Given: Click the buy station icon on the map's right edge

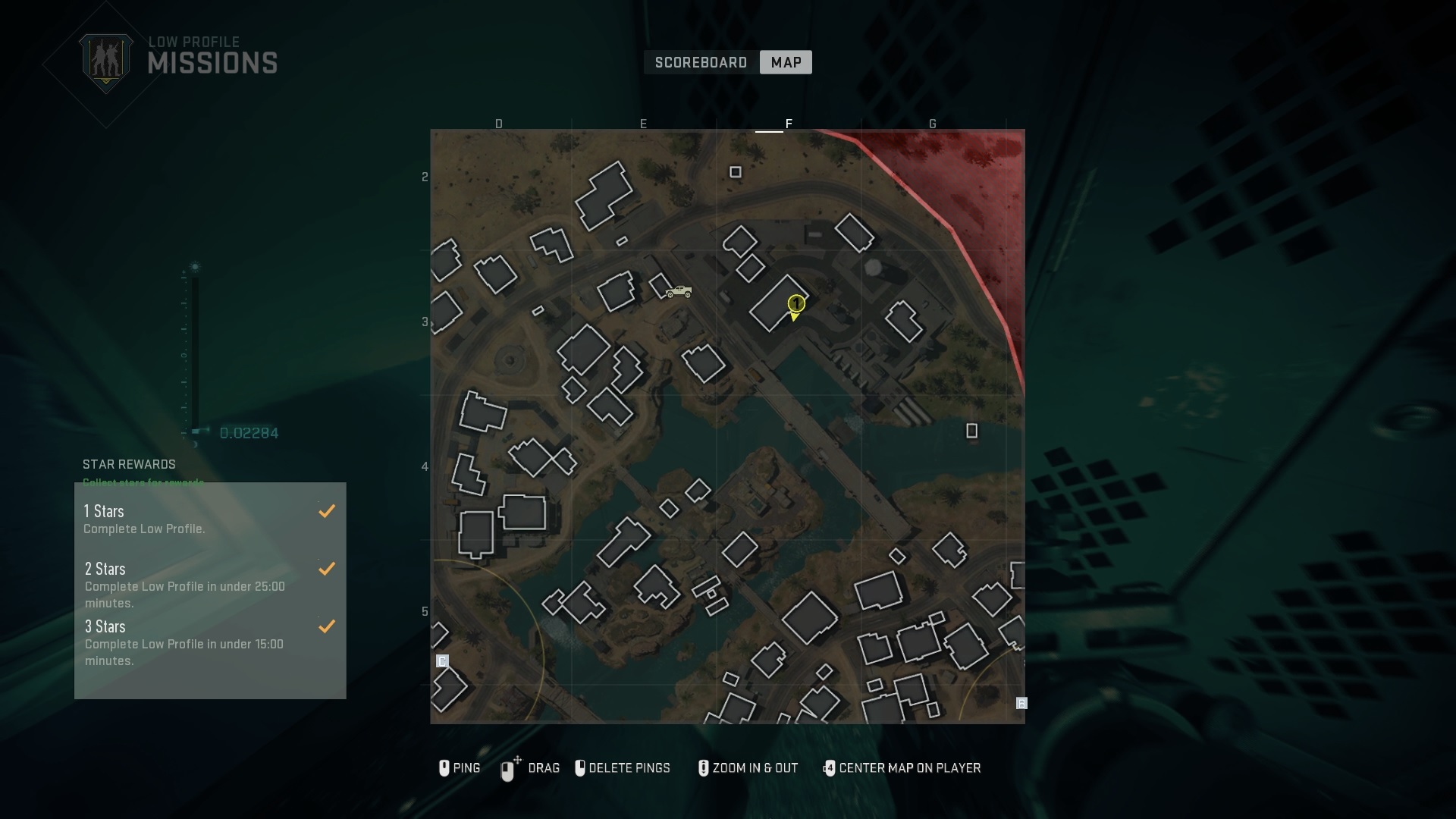Looking at the screenshot, I should pos(972,431).
